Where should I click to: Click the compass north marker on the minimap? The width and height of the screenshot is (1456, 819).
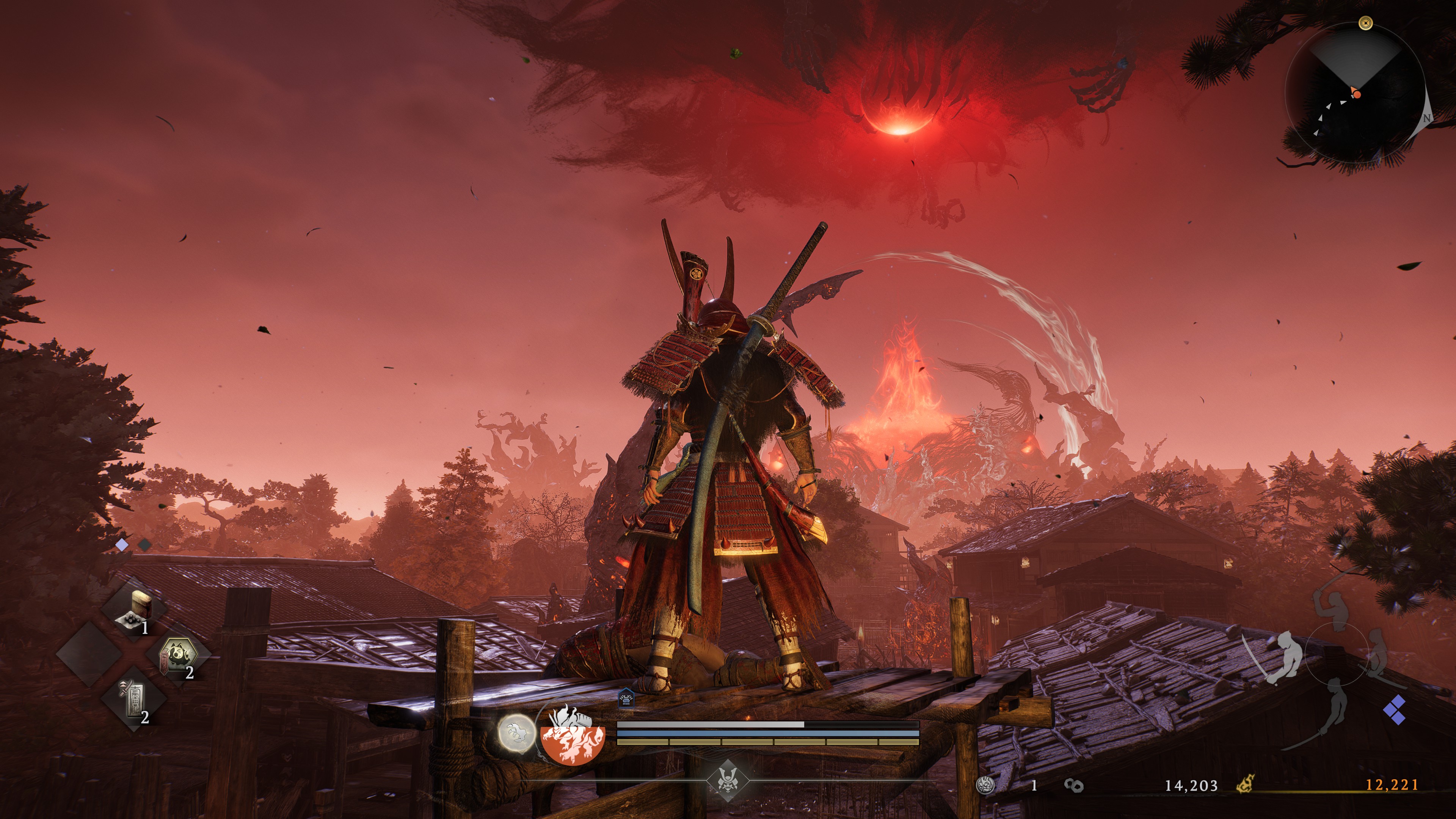tap(1428, 119)
